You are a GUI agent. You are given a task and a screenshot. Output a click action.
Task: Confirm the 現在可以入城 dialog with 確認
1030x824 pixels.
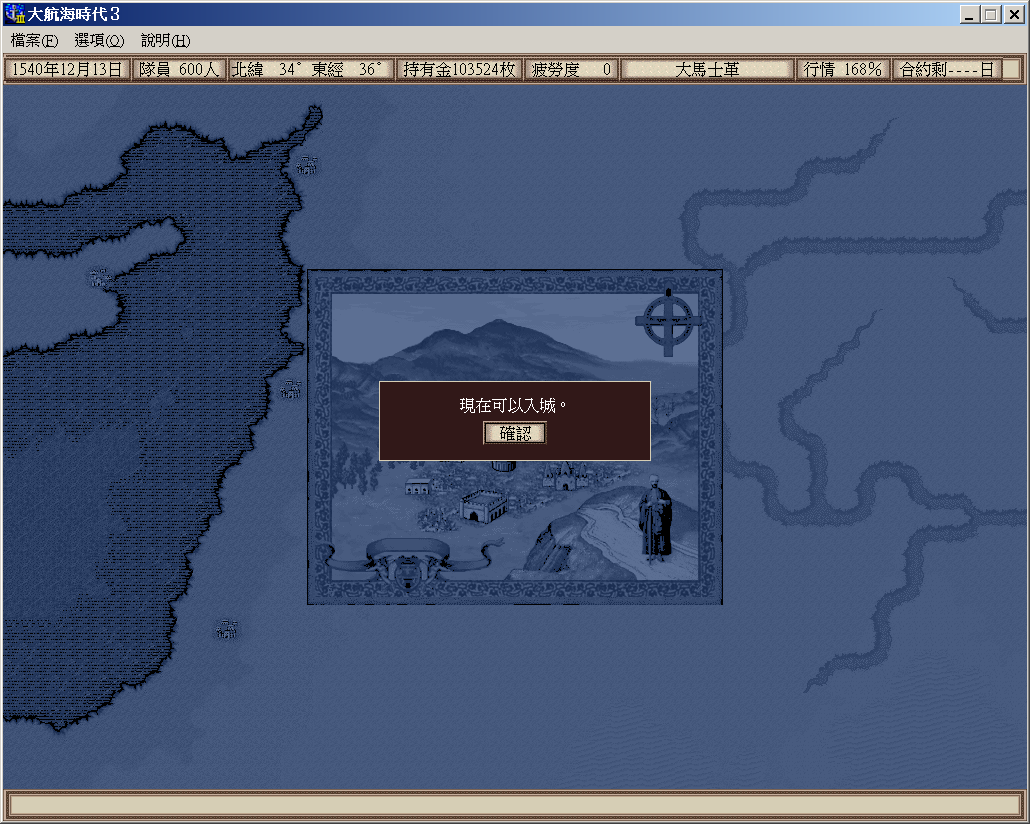[x=515, y=433]
